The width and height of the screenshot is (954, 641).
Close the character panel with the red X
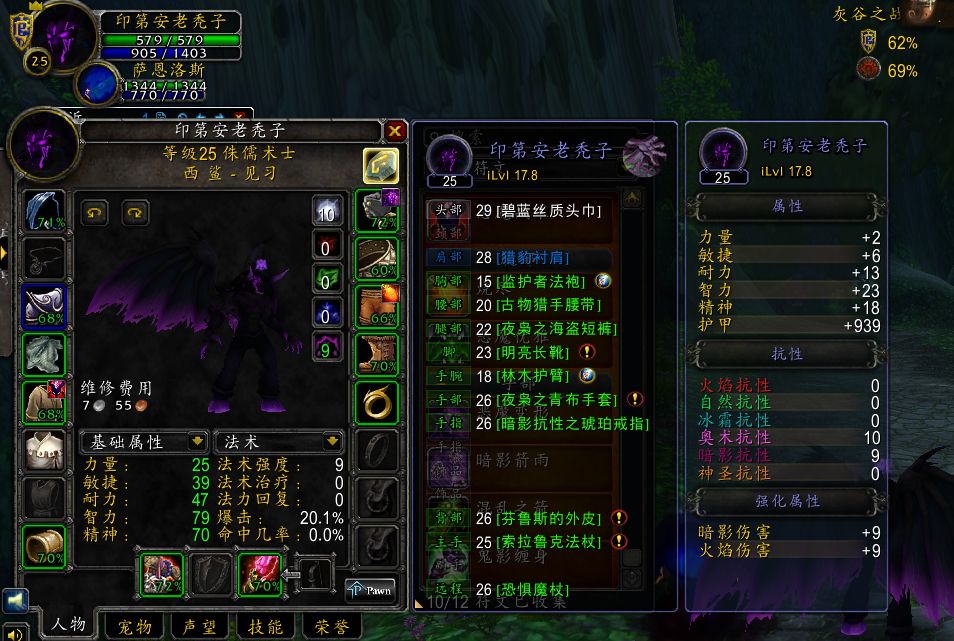(395, 131)
